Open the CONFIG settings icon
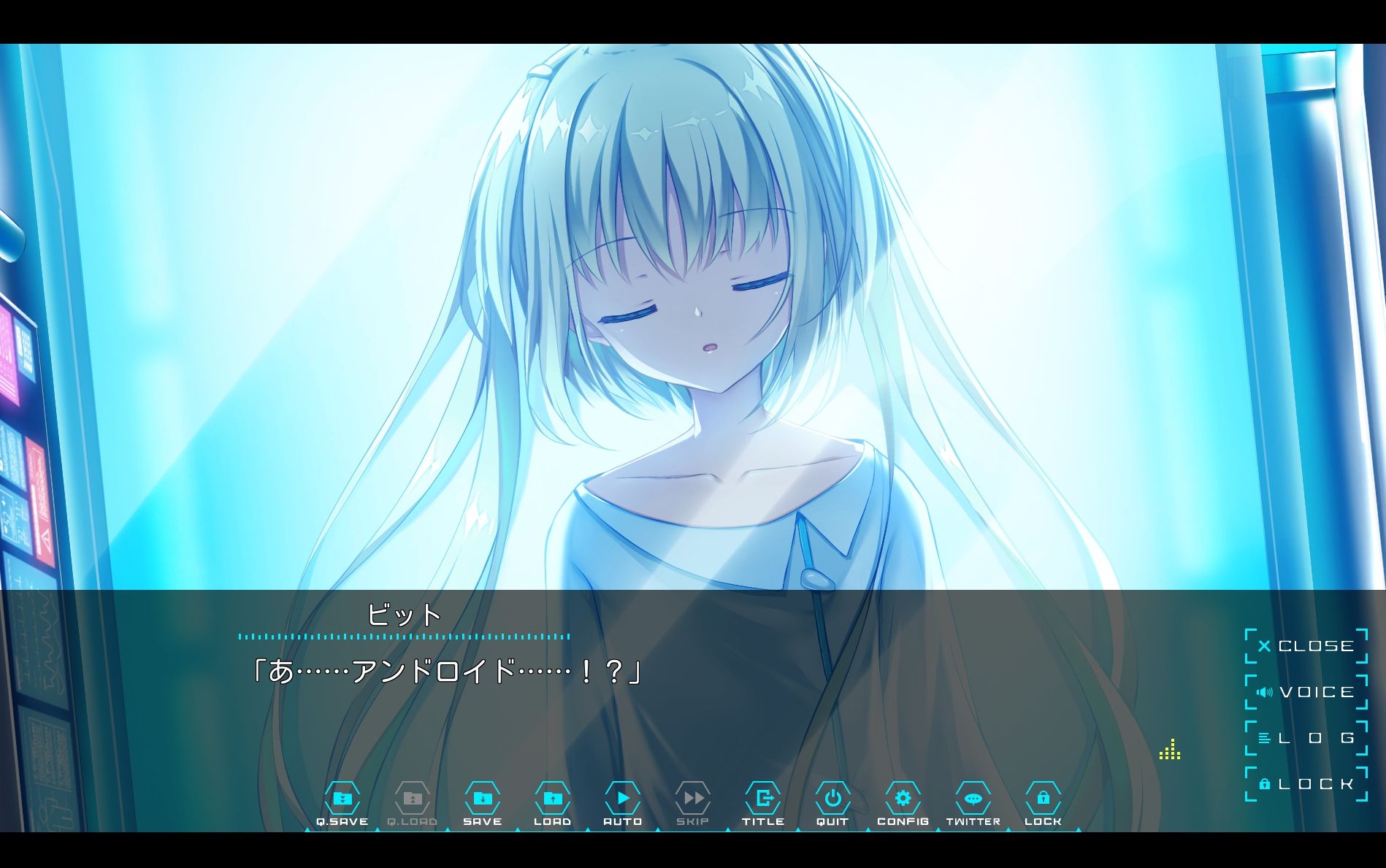 (903, 801)
